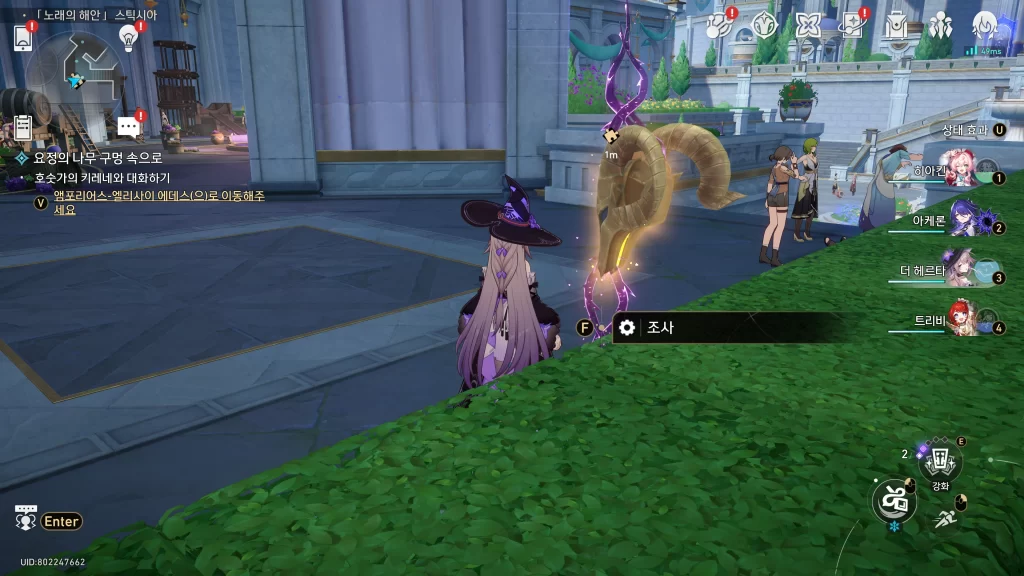The image size is (1024, 576).
Task: Use the basic attack button
Action: 894,500
